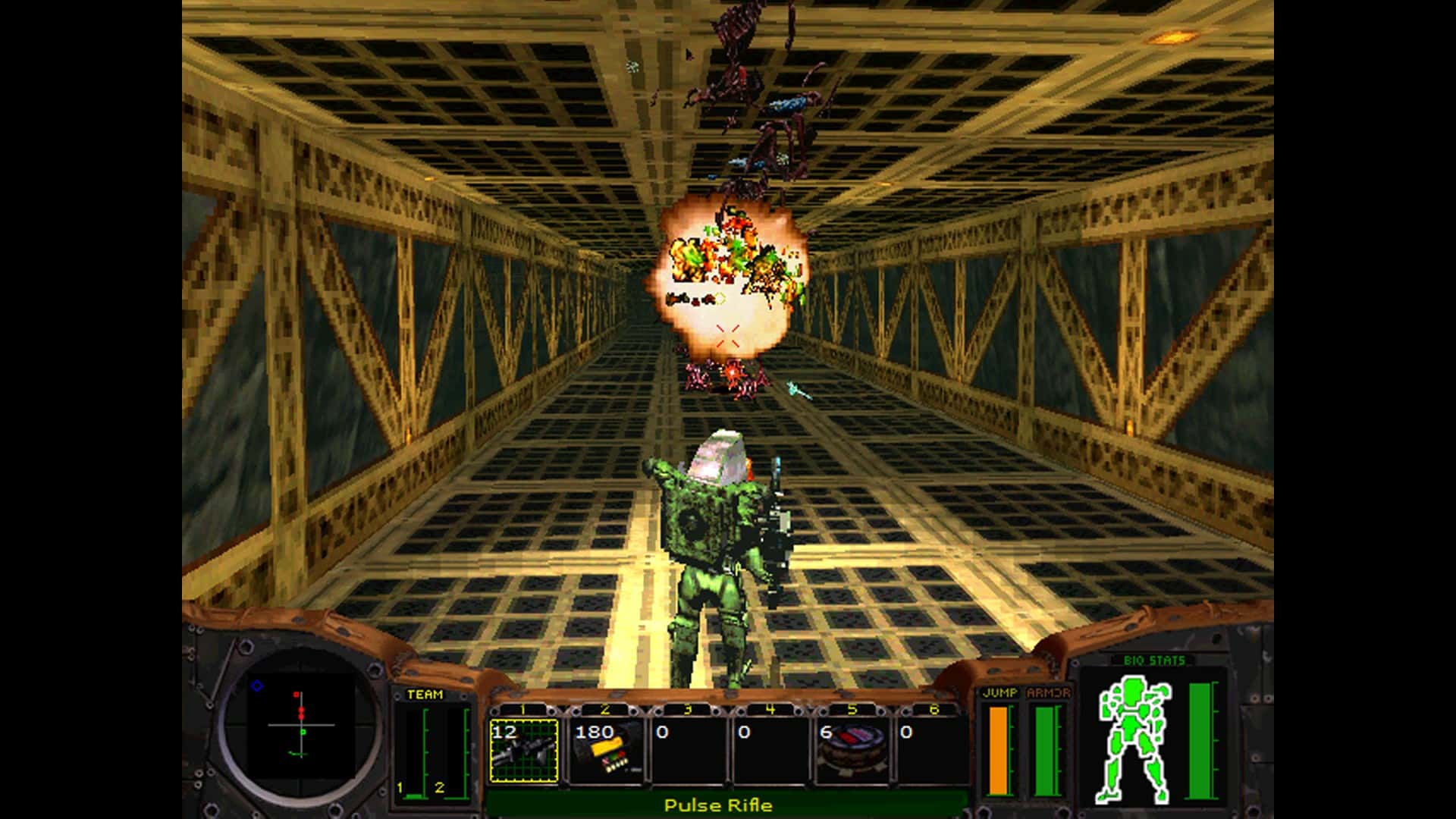
Task: Click the orange JUMP energy bar
Action: tap(999, 751)
